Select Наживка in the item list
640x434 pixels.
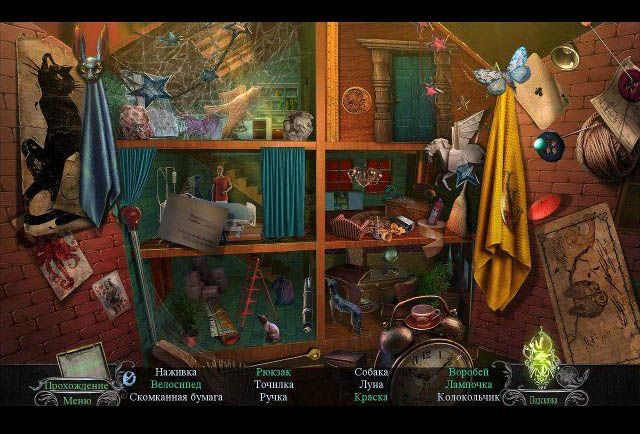pyautogui.click(x=175, y=372)
